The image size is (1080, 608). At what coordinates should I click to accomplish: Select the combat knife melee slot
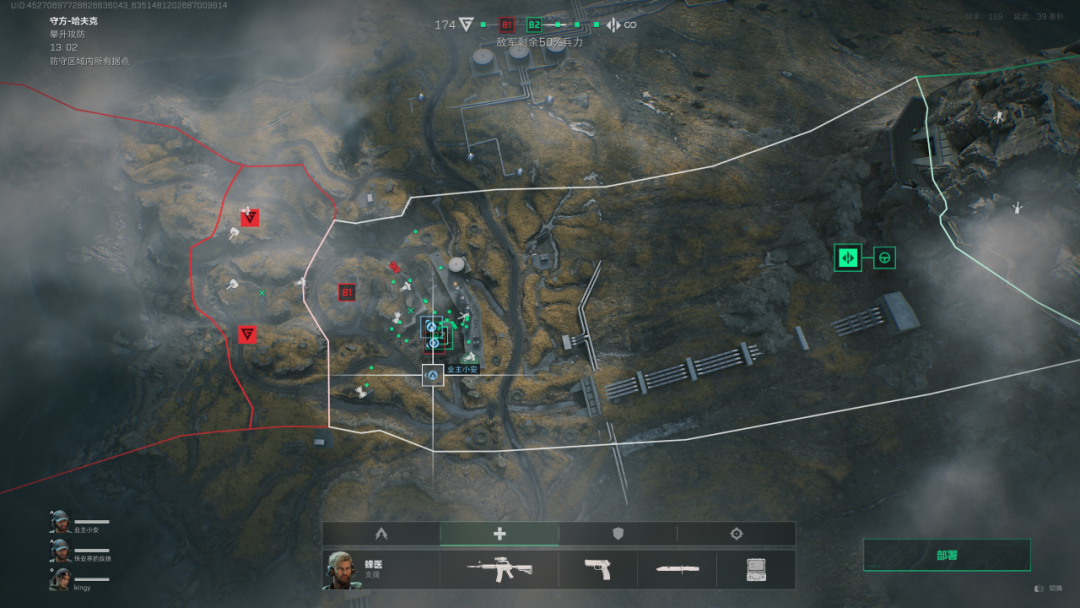(677, 570)
